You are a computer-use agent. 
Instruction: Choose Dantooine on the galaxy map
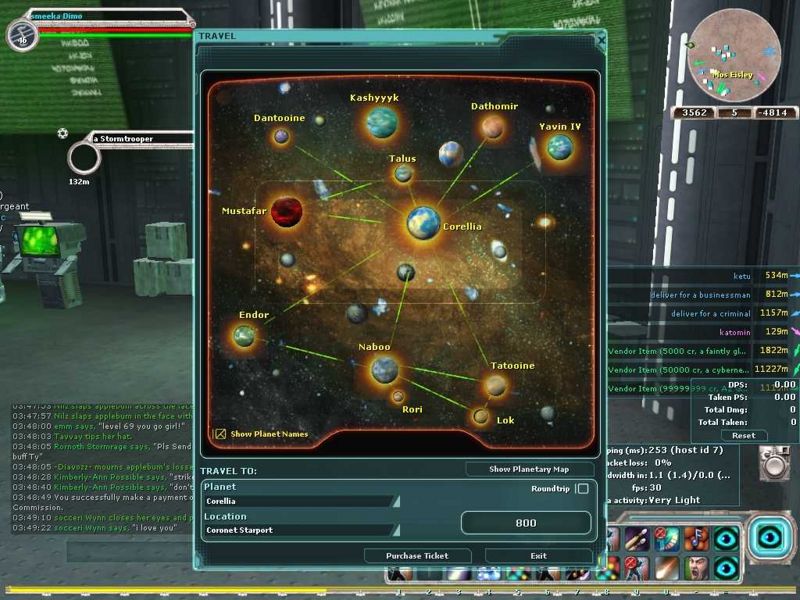click(282, 136)
